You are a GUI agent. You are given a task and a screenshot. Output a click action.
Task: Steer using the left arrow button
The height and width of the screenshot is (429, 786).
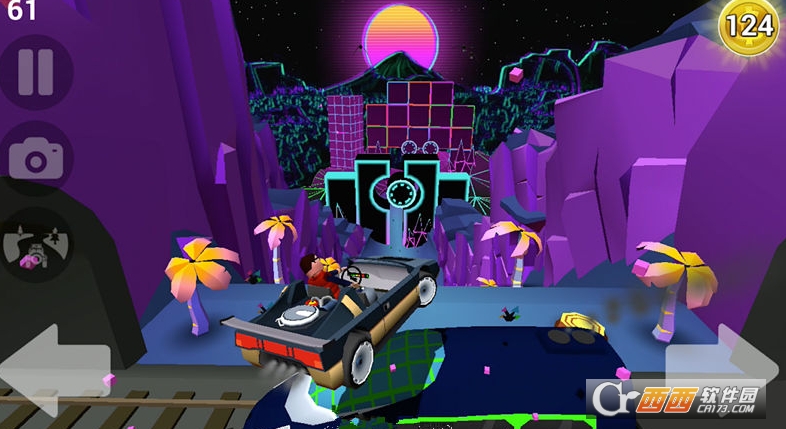point(55,368)
